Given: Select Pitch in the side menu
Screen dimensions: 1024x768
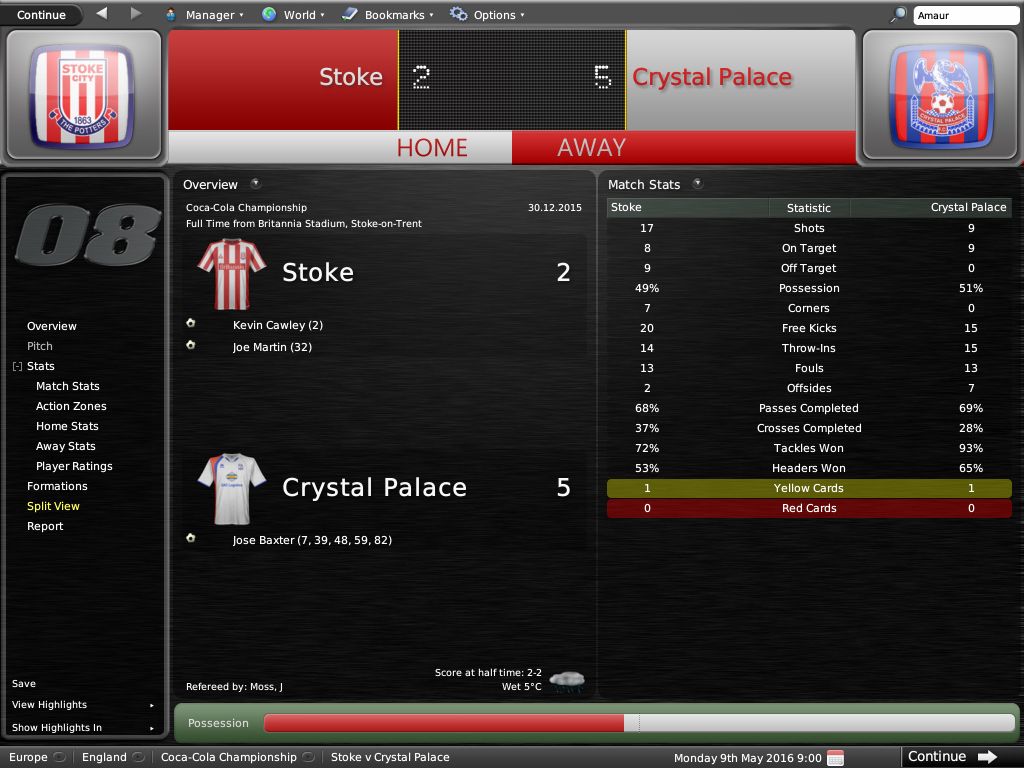Looking at the screenshot, I should (40, 346).
